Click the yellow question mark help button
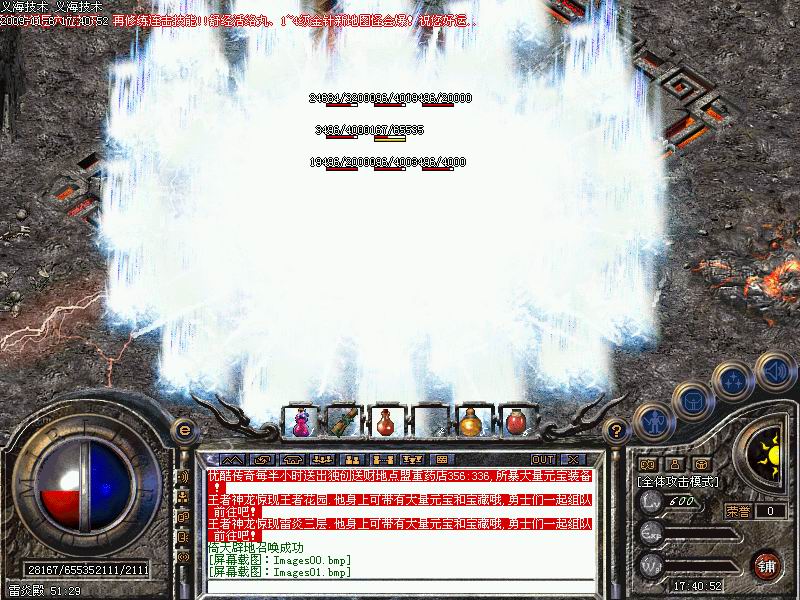This screenshot has height=600, width=800. click(617, 431)
